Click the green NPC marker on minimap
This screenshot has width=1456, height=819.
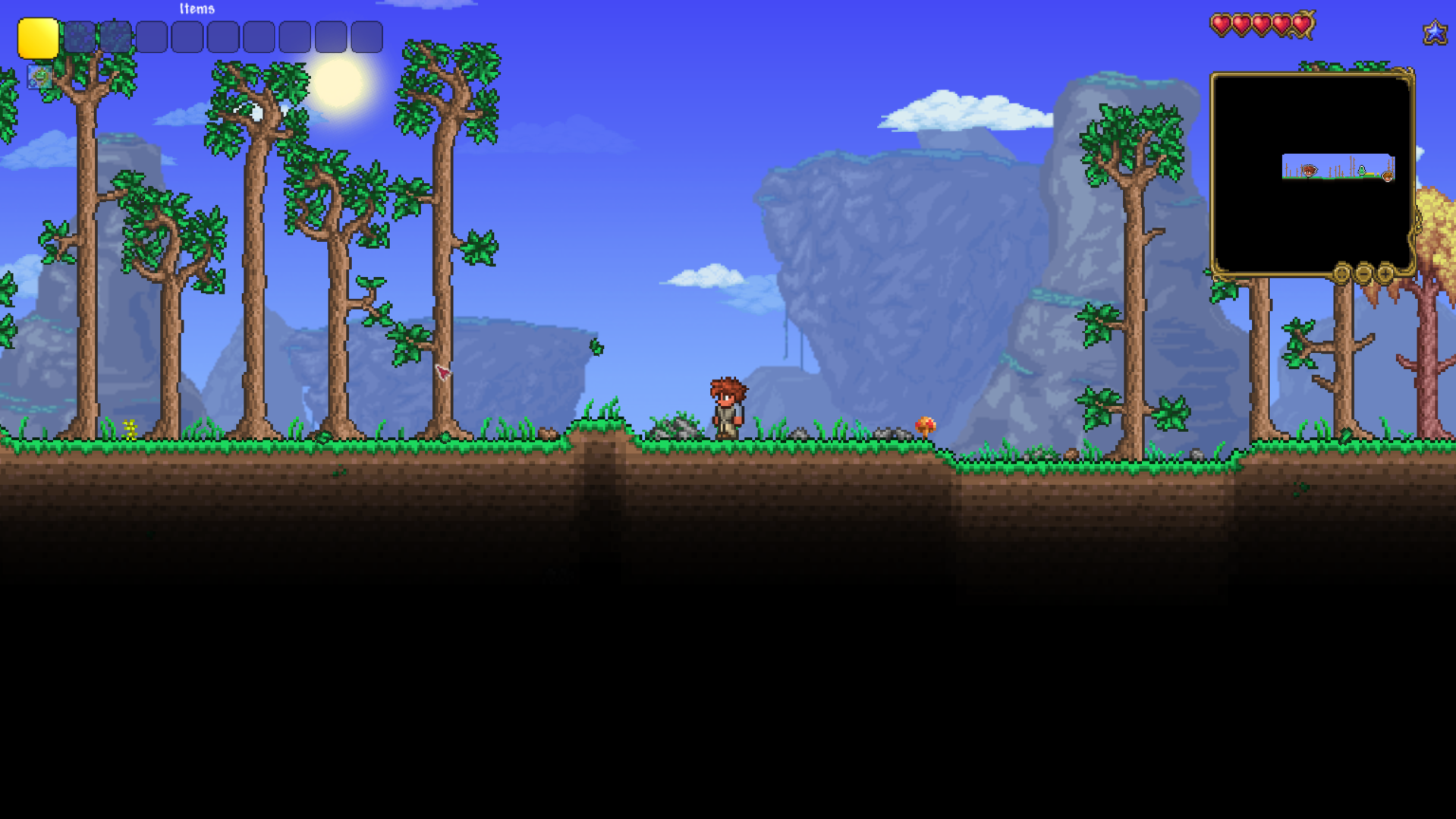[x=1362, y=171]
